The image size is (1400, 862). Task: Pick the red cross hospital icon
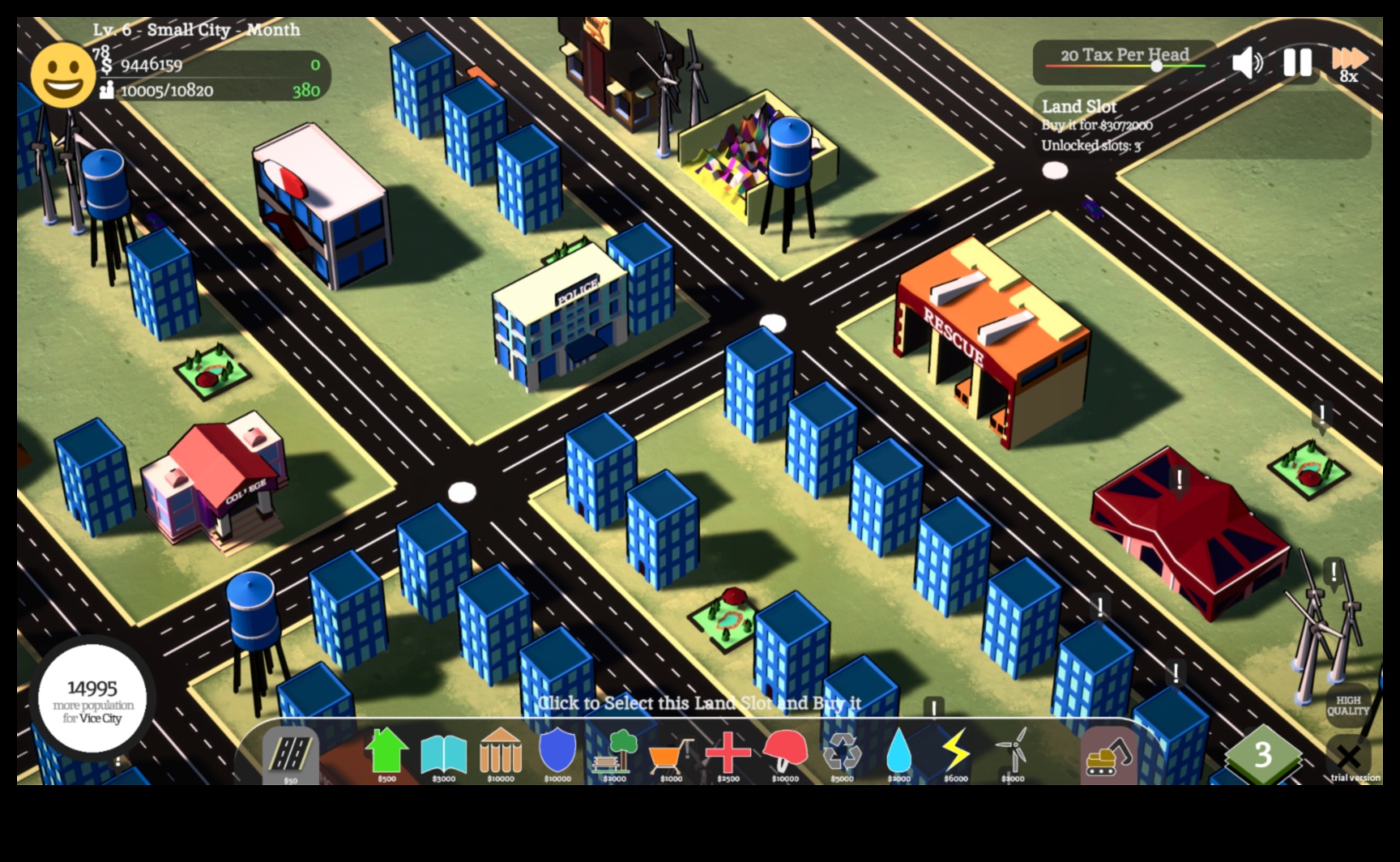(727, 752)
